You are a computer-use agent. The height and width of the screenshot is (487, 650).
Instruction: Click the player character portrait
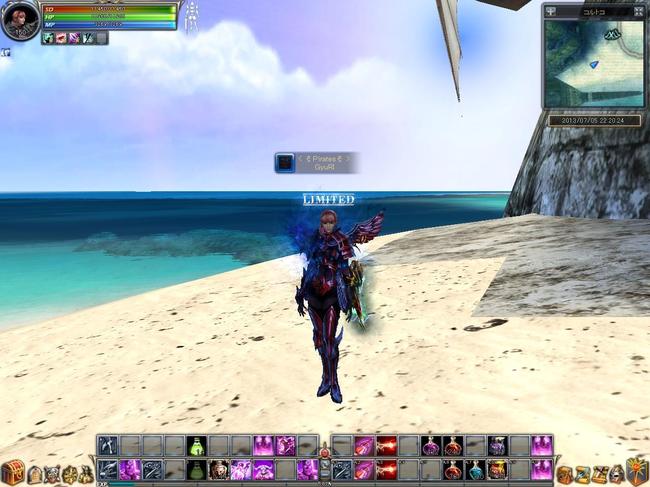coord(19,20)
